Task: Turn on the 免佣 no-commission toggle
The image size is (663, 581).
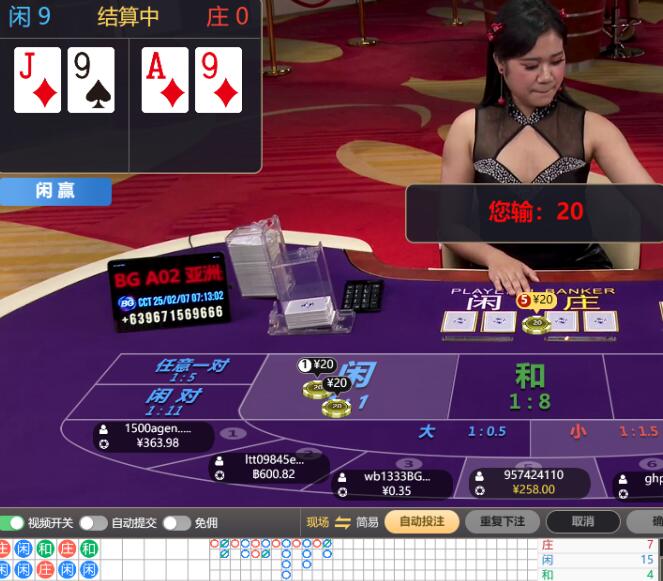Action: (x=176, y=523)
